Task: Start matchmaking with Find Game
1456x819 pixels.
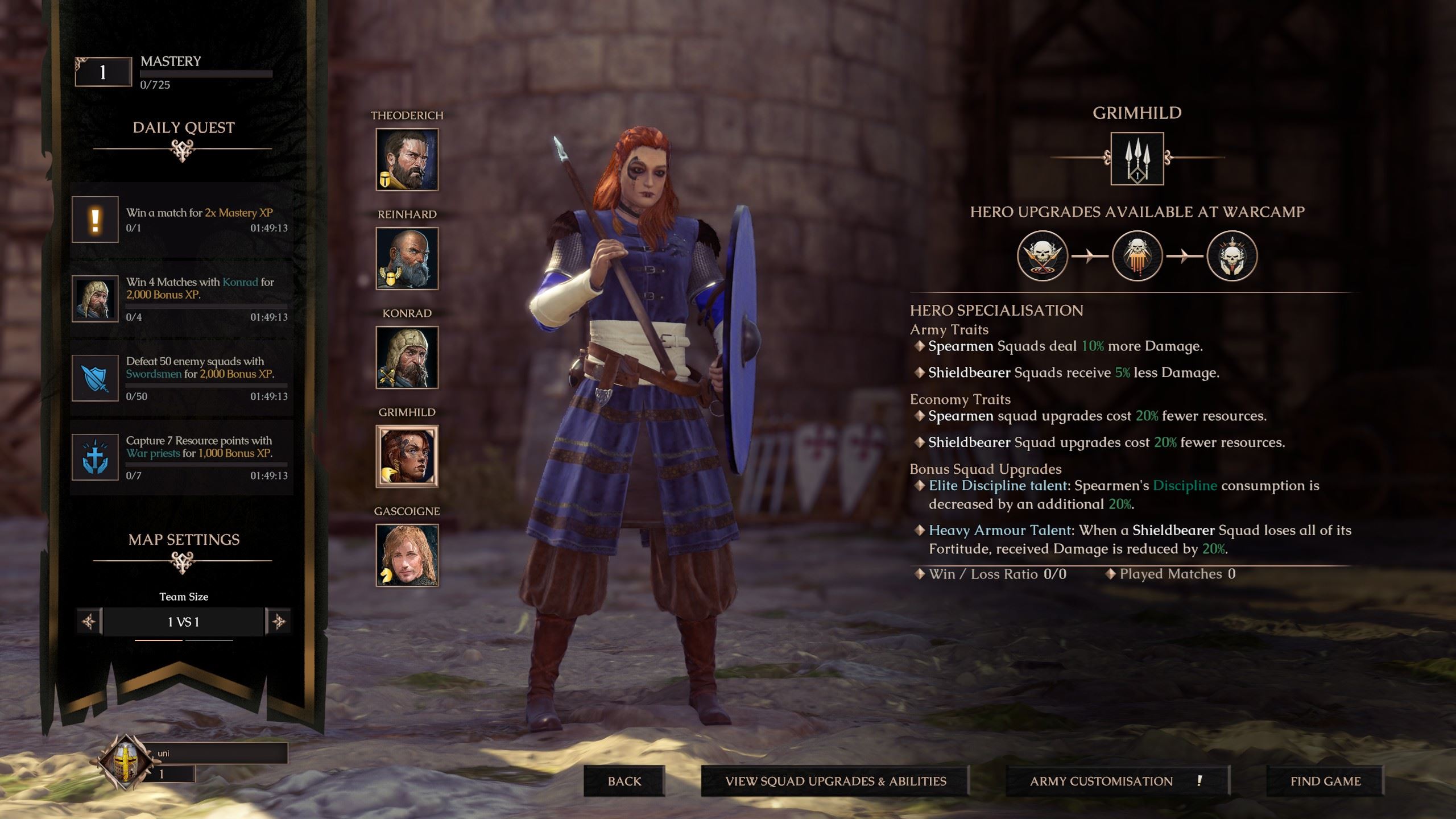Action: point(1325,781)
